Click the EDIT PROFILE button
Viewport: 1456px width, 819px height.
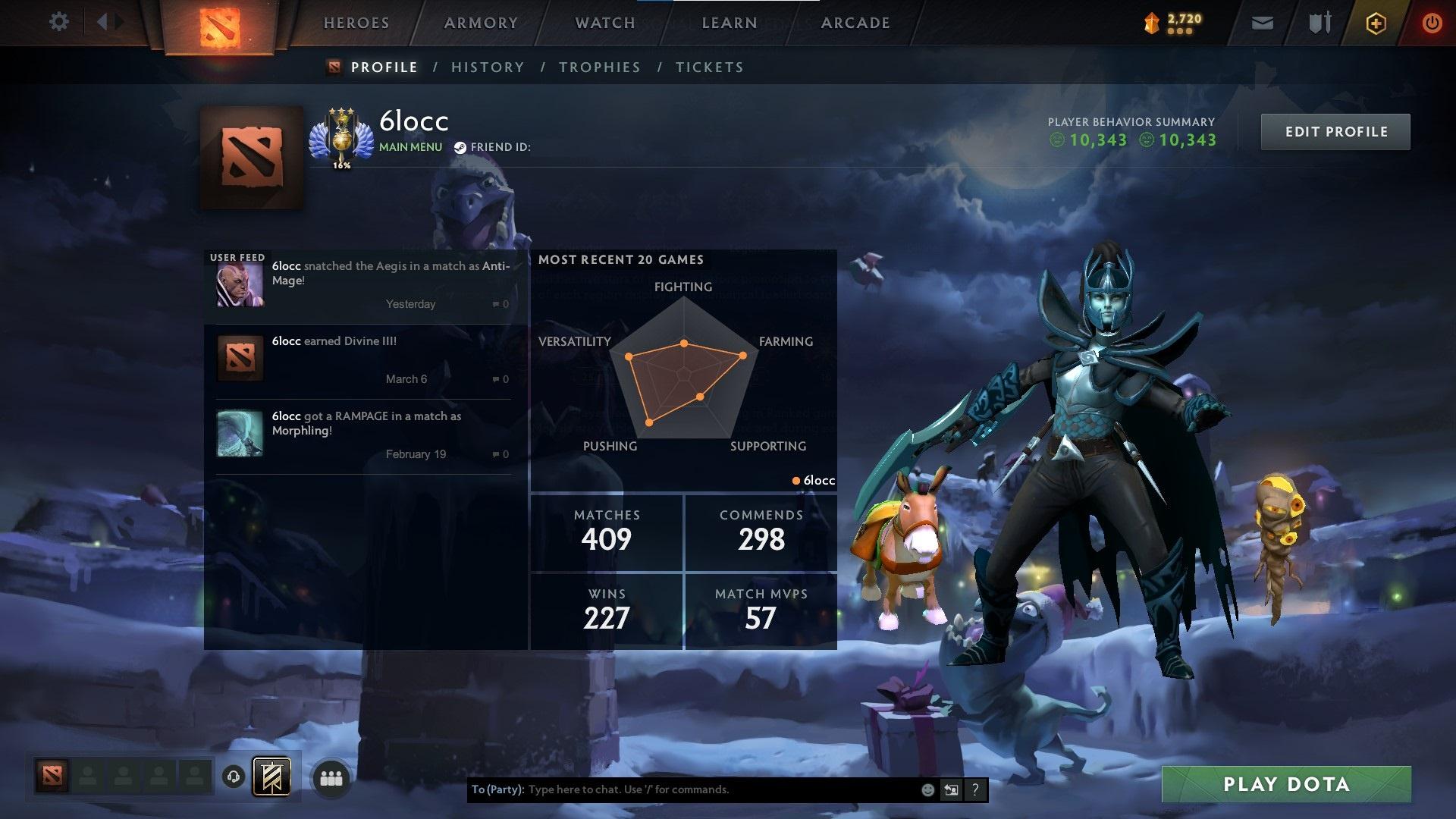(1335, 131)
